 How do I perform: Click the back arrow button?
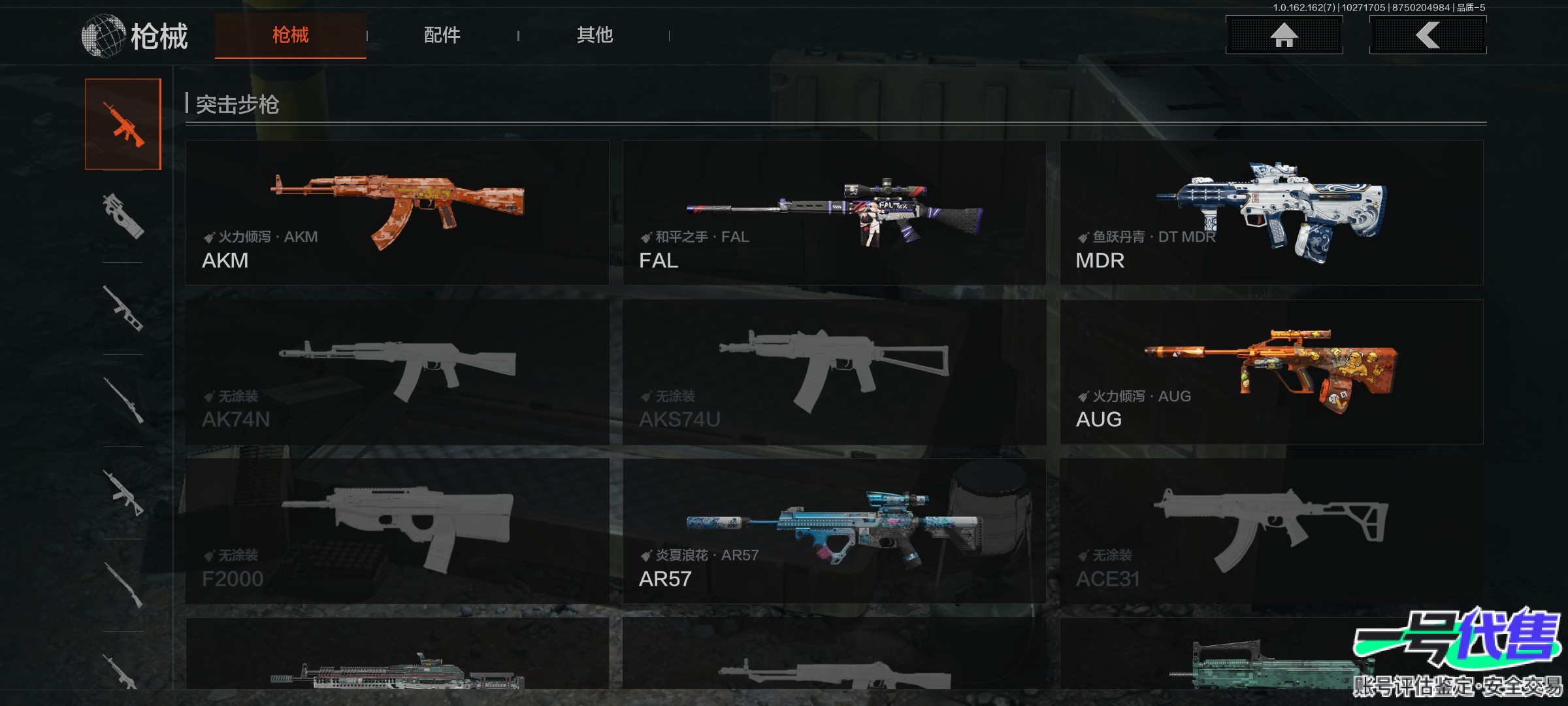click(1428, 35)
